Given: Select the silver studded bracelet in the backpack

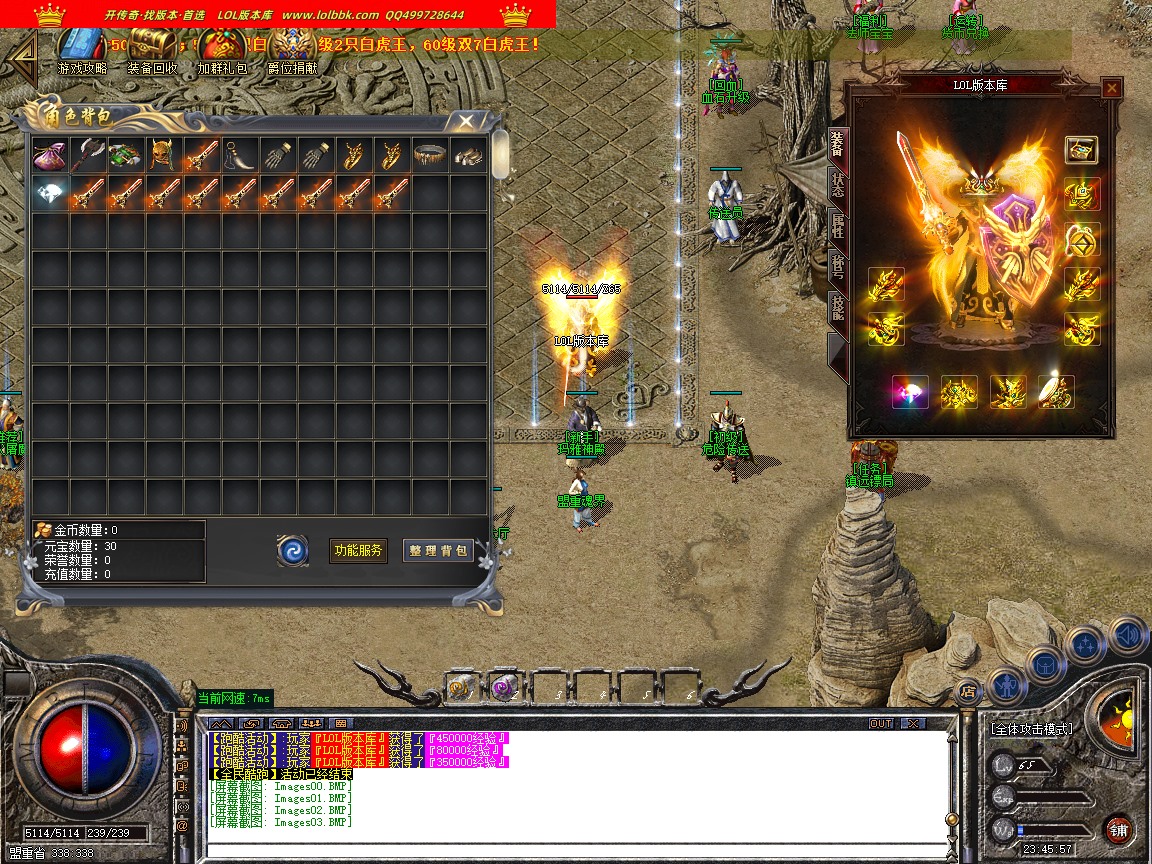Looking at the screenshot, I should tap(429, 156).
